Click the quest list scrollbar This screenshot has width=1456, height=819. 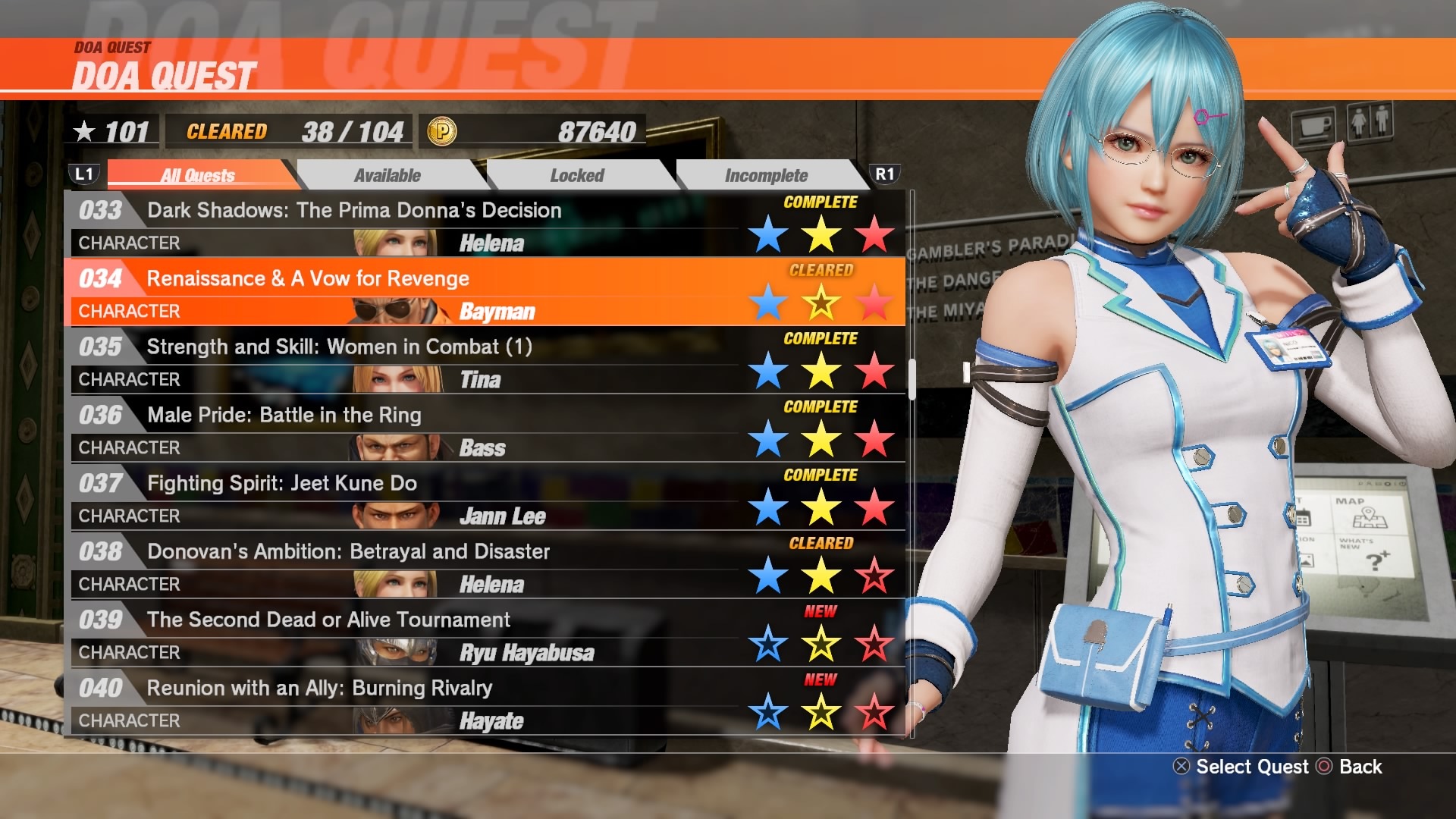click(x=912, y=378)
